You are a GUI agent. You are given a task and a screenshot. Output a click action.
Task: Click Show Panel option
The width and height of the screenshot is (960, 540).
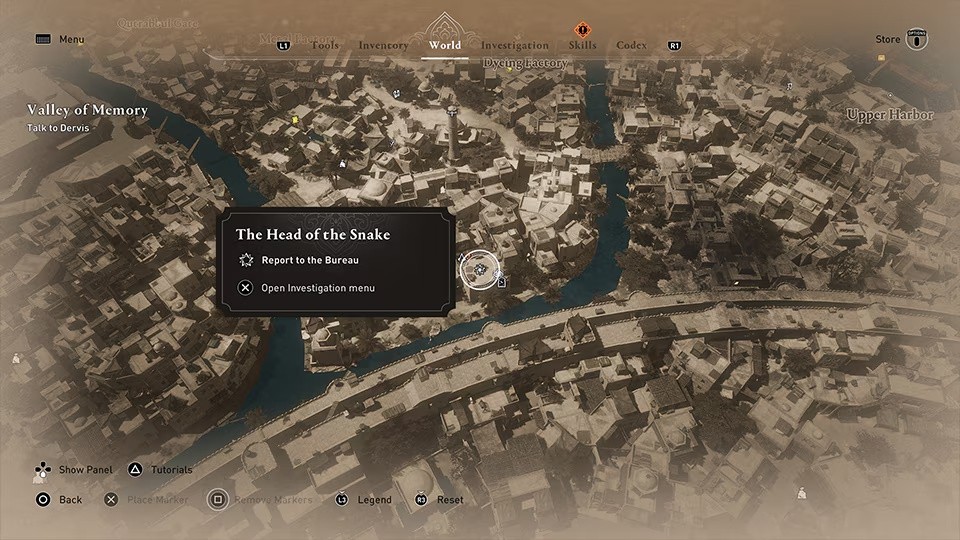pyautogui.click(x=84, y=470)
